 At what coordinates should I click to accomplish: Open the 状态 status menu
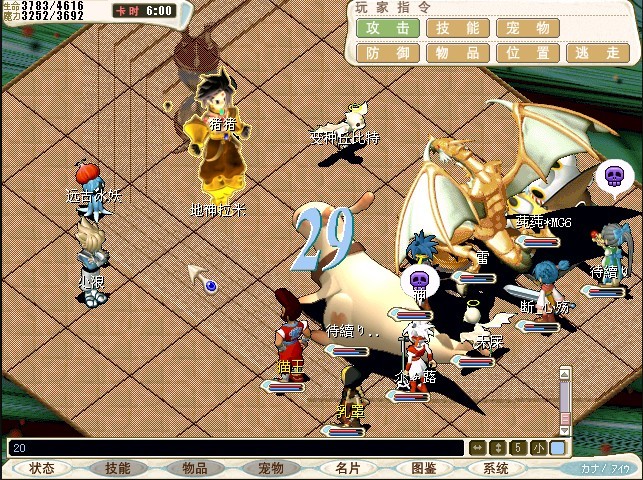click(42, 468)
